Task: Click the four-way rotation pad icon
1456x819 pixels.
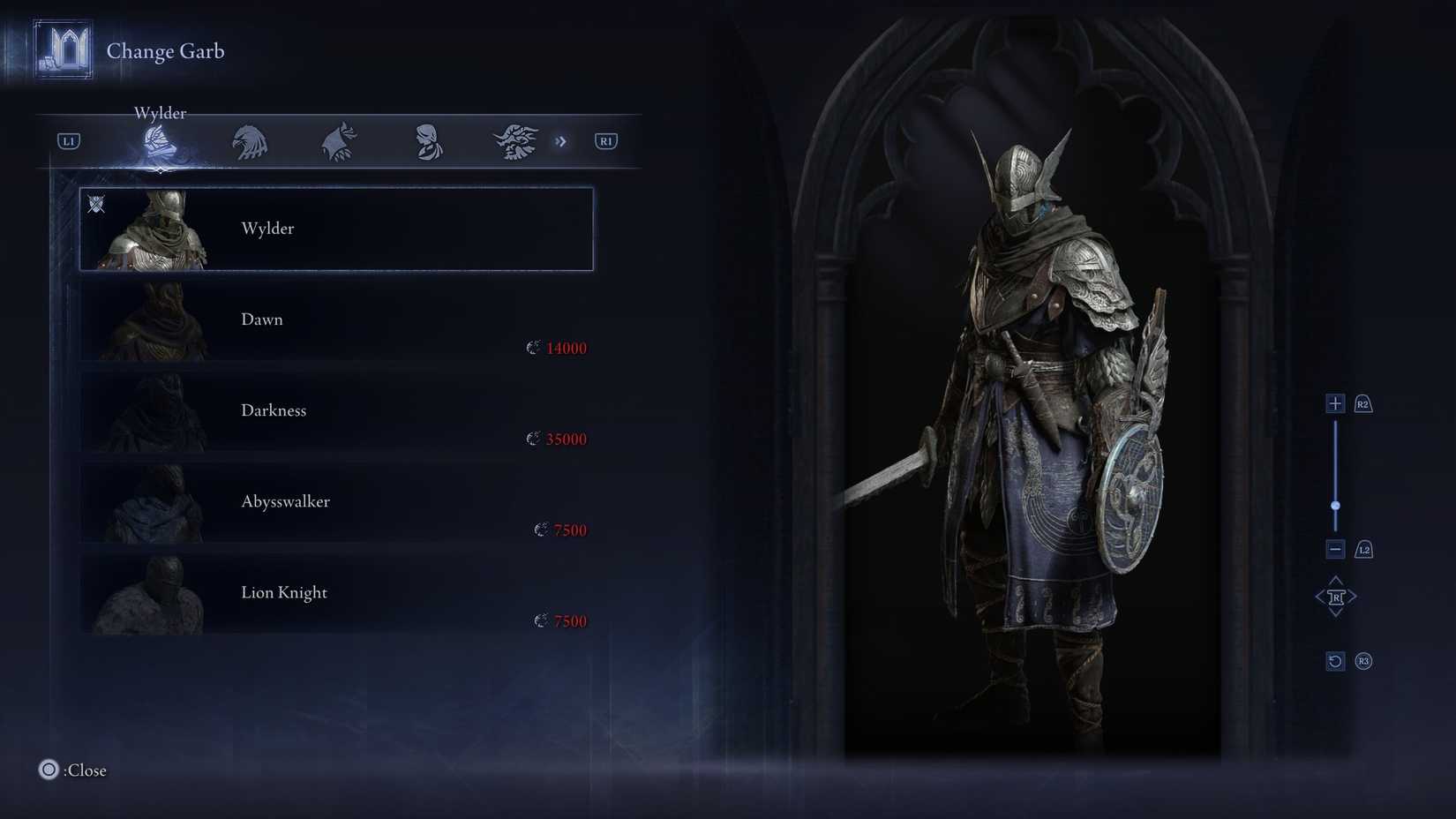Action: 1336,596
